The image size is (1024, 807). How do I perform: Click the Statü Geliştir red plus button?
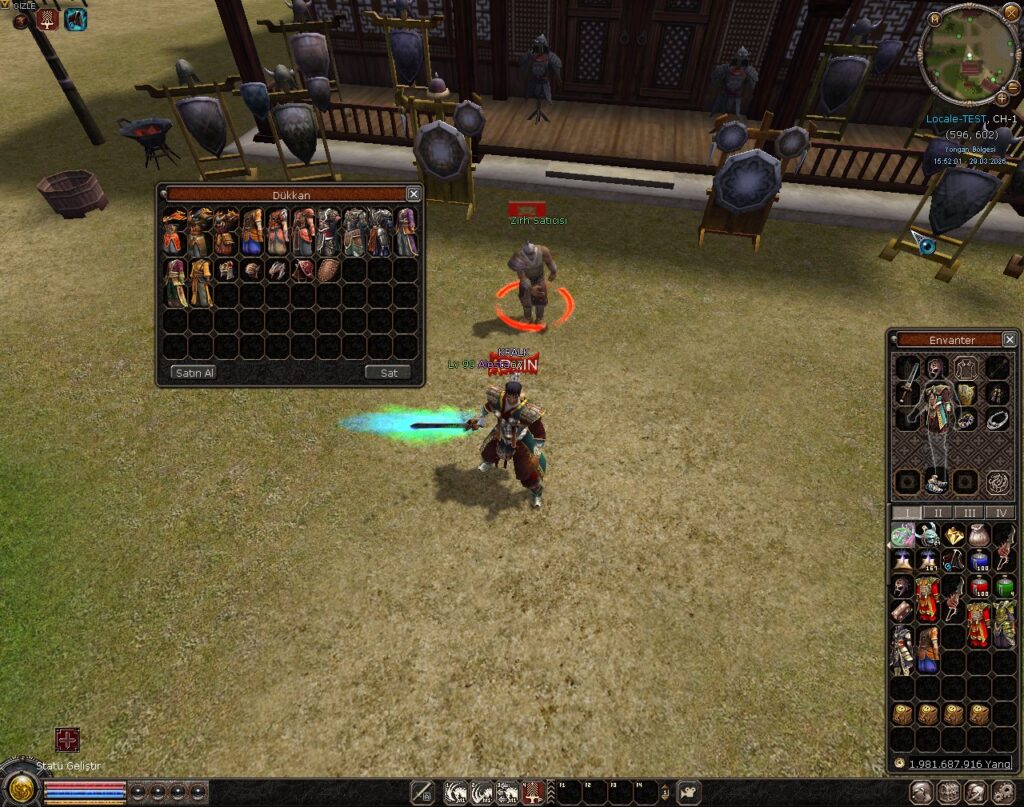[x=67, y=740]
